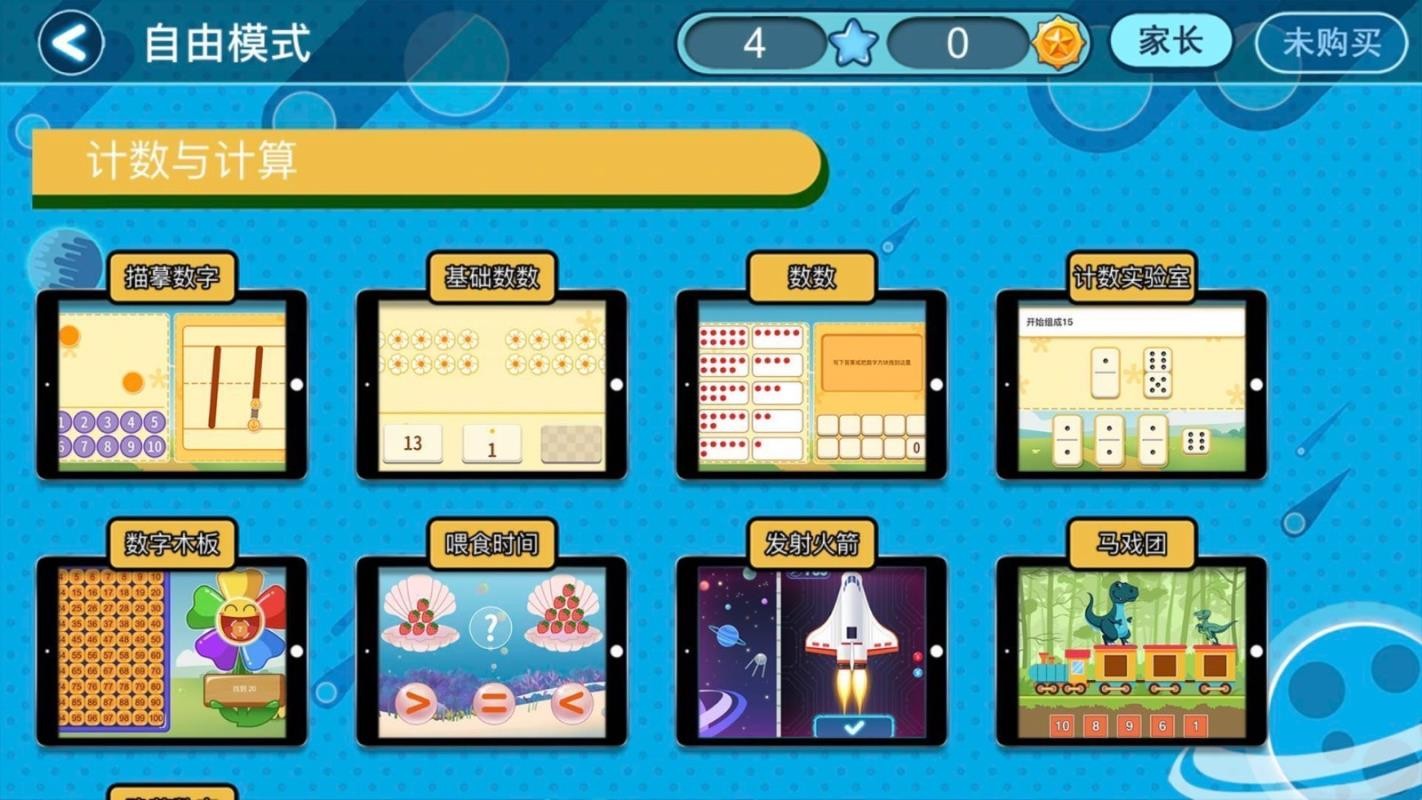Open the 喂食时间 feeding time game
1422x800 pixels.
coord(490,650)
